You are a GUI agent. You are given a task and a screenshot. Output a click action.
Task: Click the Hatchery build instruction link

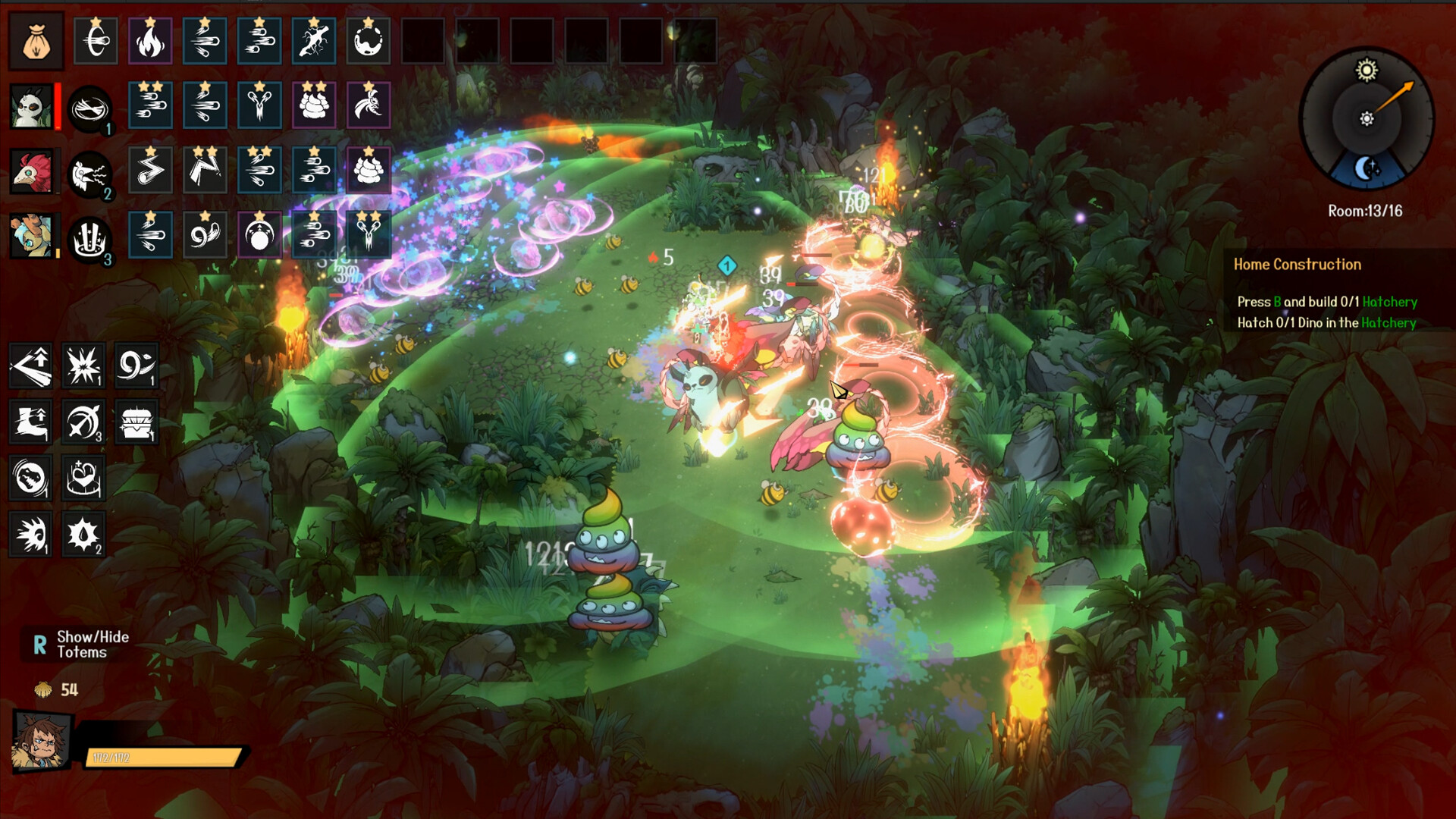[x=1392, y=301]
